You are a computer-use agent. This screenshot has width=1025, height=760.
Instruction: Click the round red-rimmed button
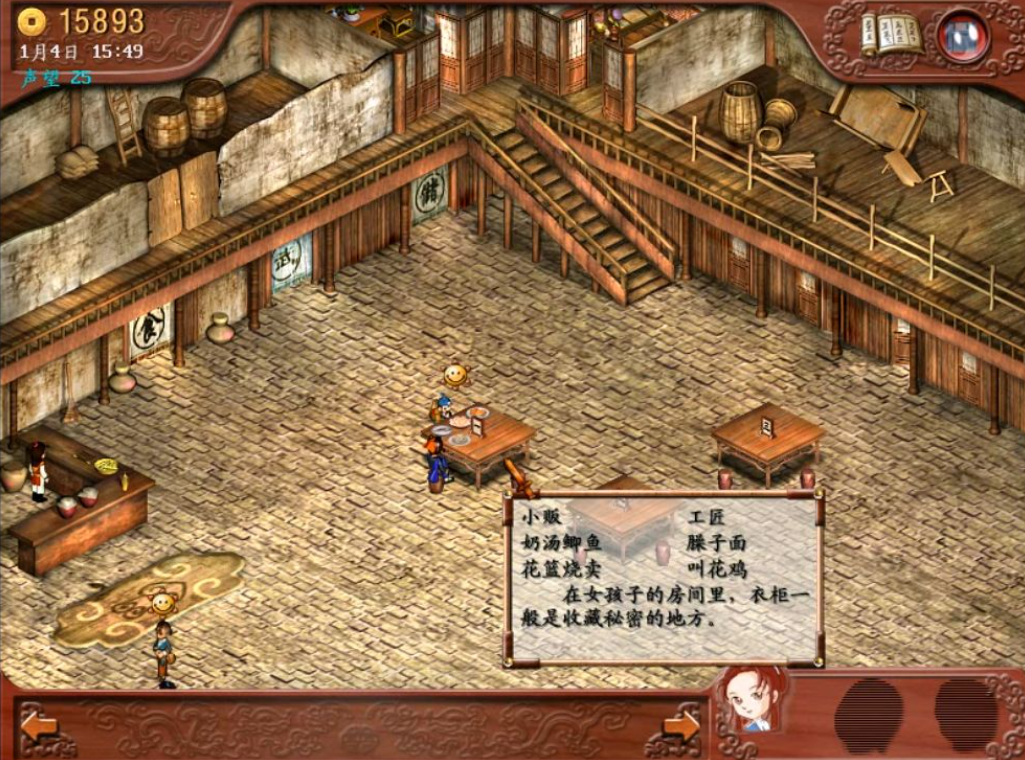pyautogui.click(x=963, y=37)
